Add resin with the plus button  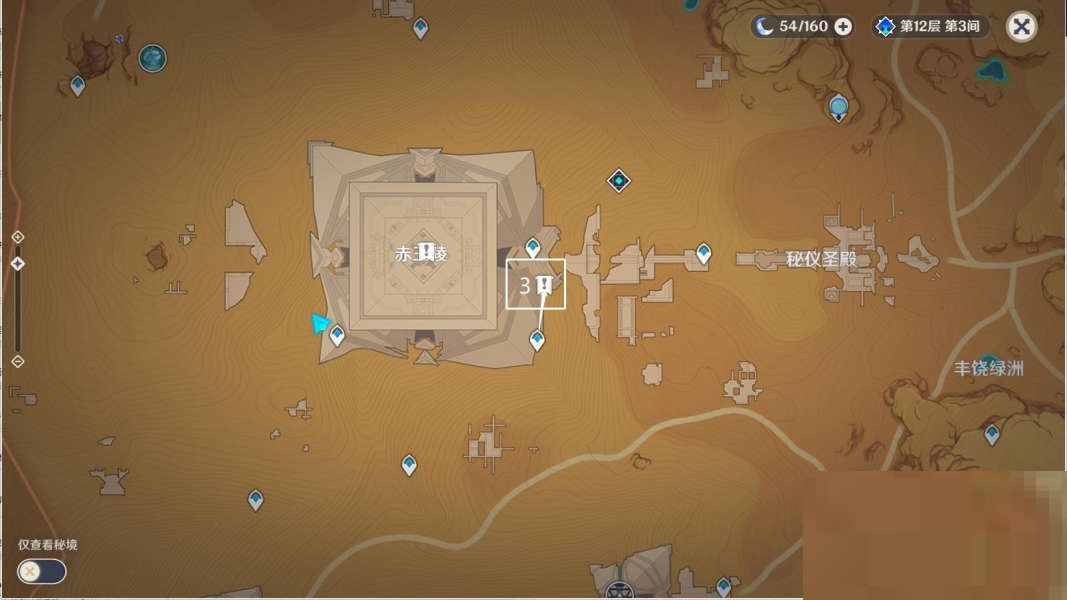click(x=843, y=27)
